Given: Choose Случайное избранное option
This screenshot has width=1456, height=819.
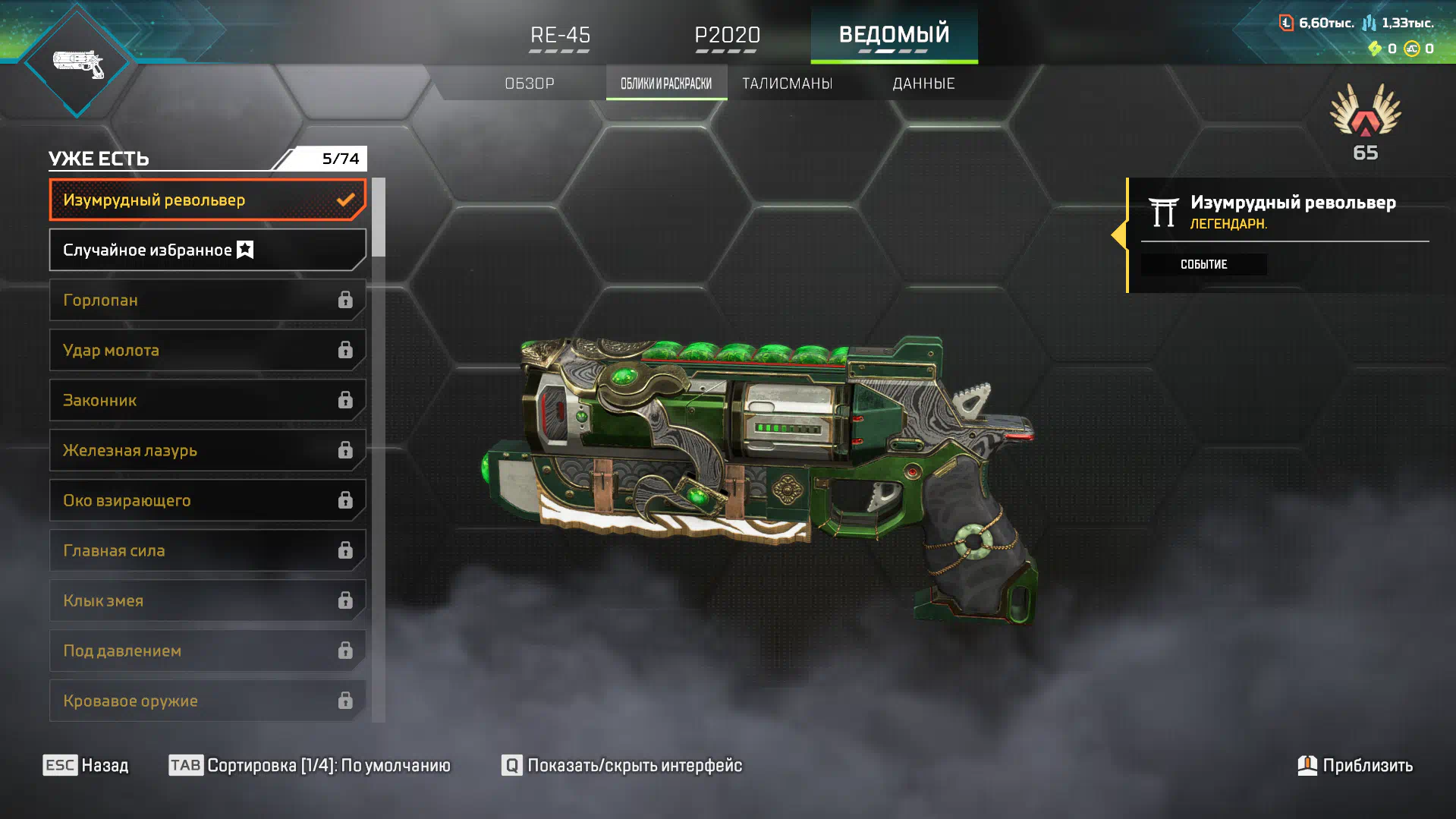Looking at the screenshot, I should click(207, 250).
